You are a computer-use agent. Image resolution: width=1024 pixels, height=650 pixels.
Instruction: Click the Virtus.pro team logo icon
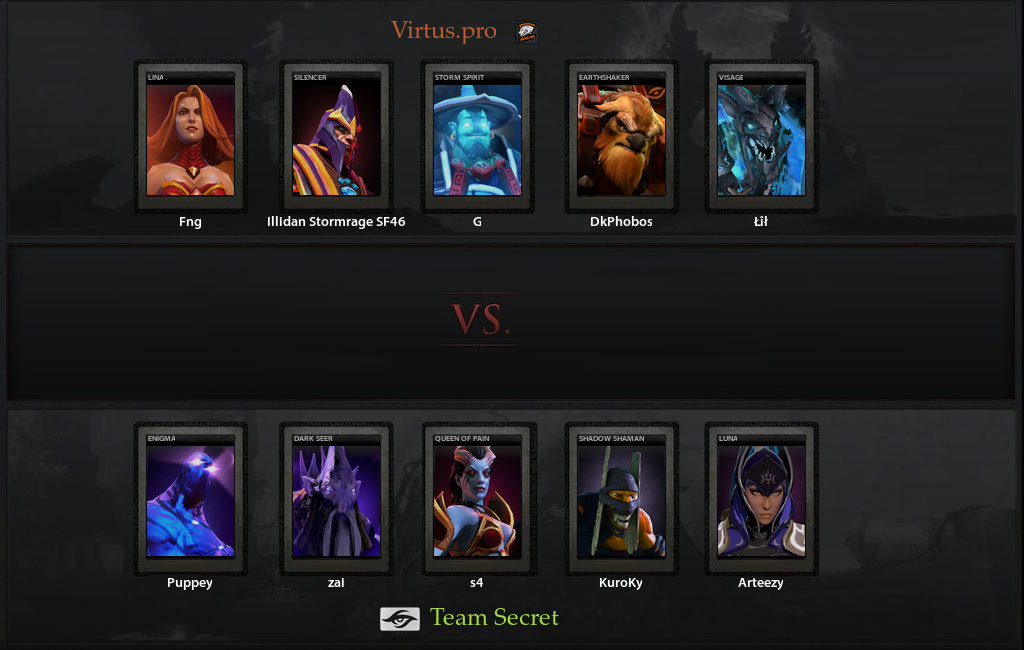[526, 32]
